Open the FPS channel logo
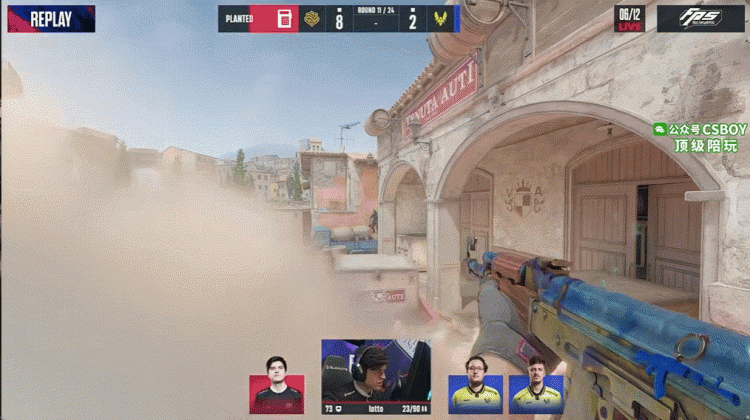Viewport: 750px width, 420px height. click(x=700, y=18)
